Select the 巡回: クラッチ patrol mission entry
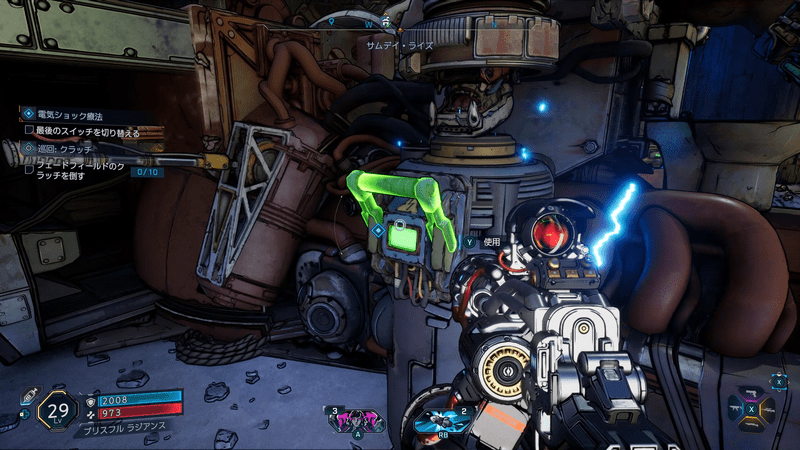 click(66, 148)
